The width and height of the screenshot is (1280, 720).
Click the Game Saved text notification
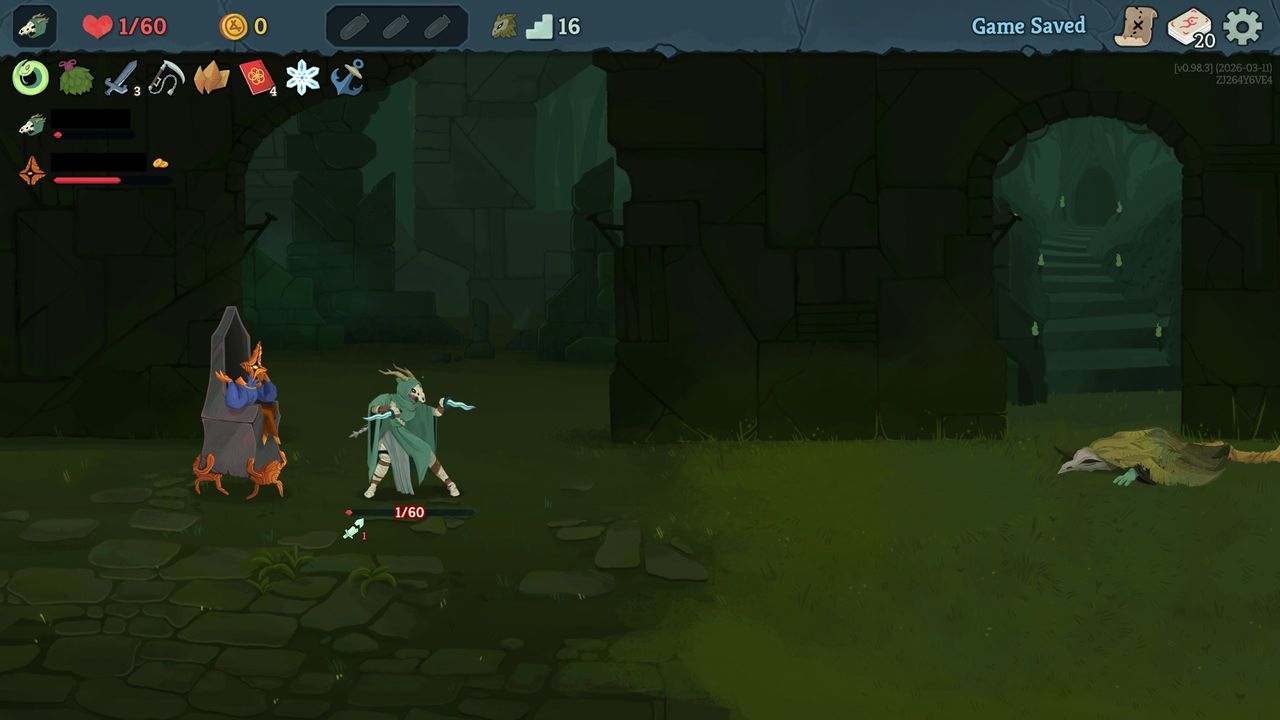(x=1029, y=26)
